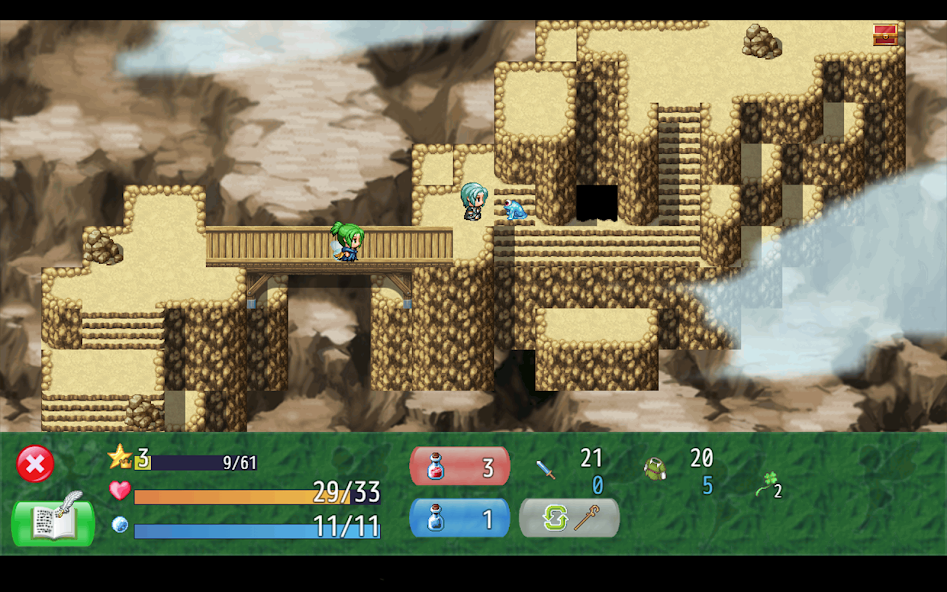Image resolution: width=947 pixels, height=592 pixels.
Task: Close the game with the red X button
Action: click(35, 464)
